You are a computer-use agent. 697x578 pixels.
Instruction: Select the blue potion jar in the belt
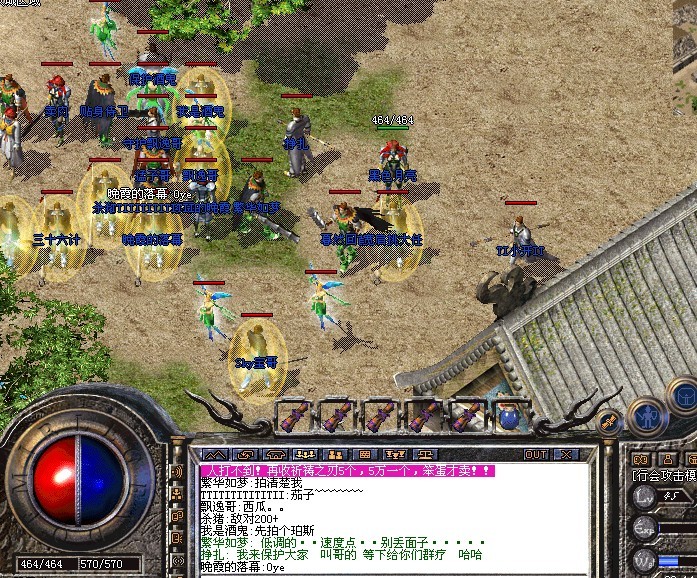[x=509, y=416]
